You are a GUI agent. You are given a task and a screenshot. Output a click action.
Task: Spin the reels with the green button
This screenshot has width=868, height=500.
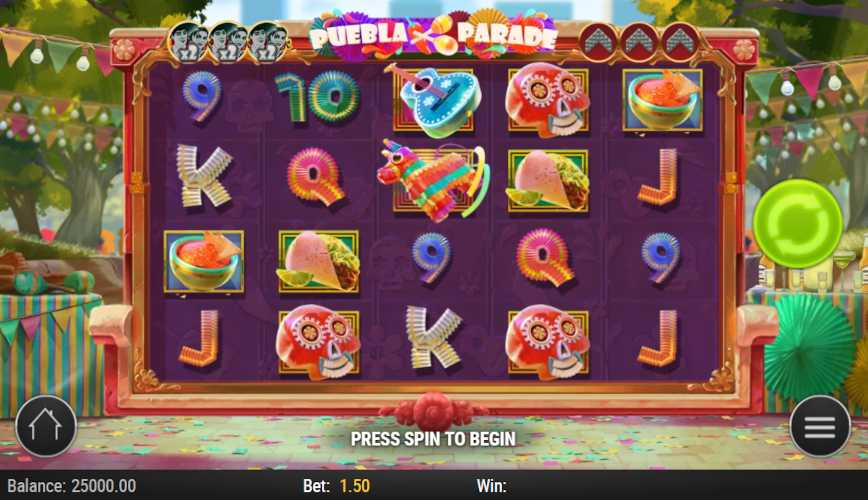(x=797, y=224)
